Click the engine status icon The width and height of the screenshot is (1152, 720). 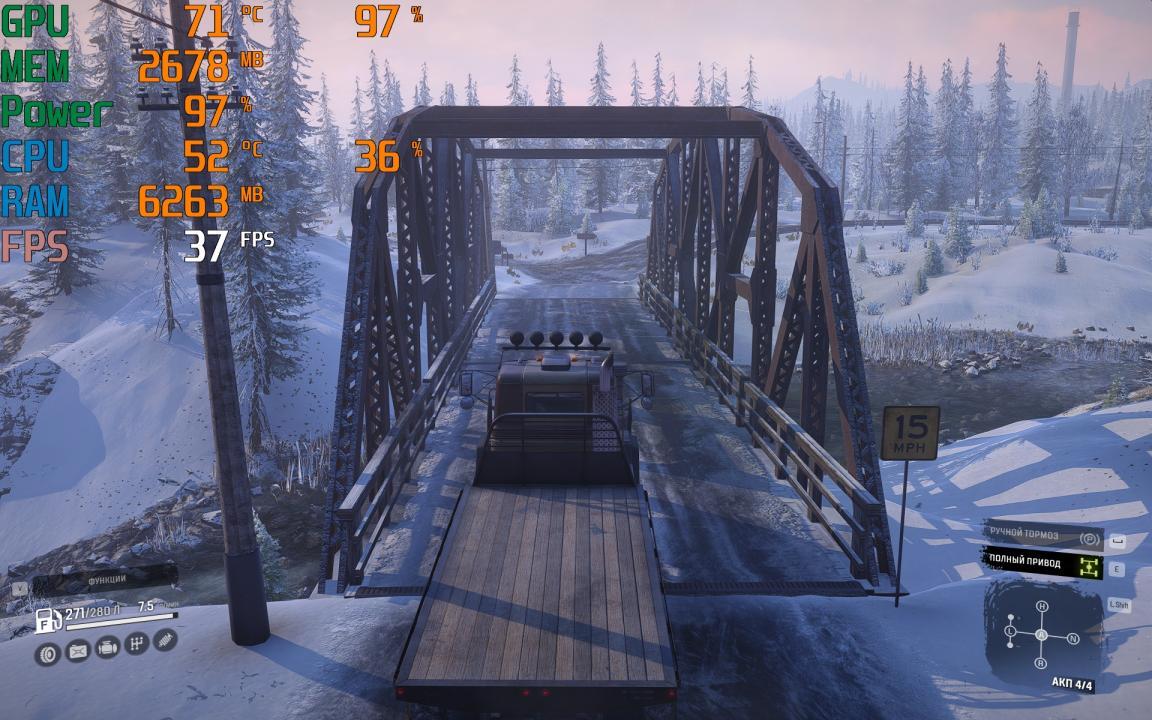click(x=107, y=647)
